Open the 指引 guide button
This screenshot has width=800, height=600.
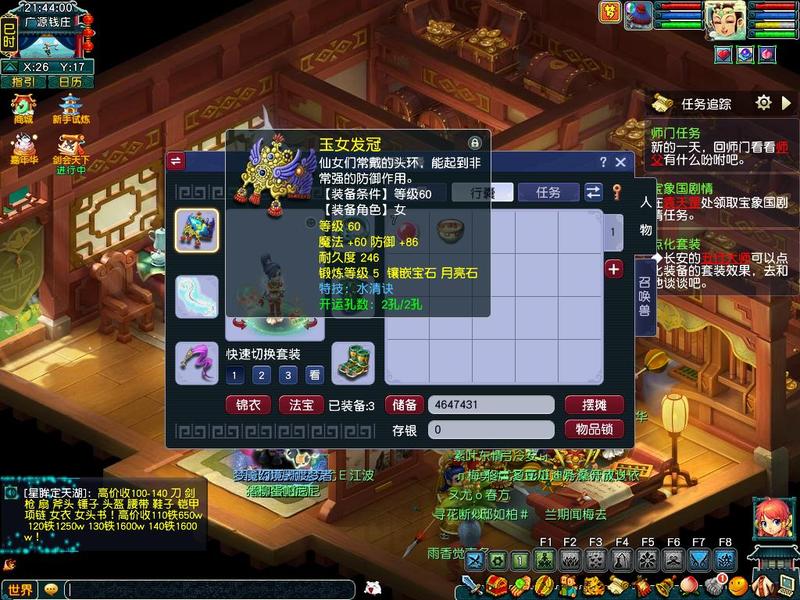pos(24,82)
